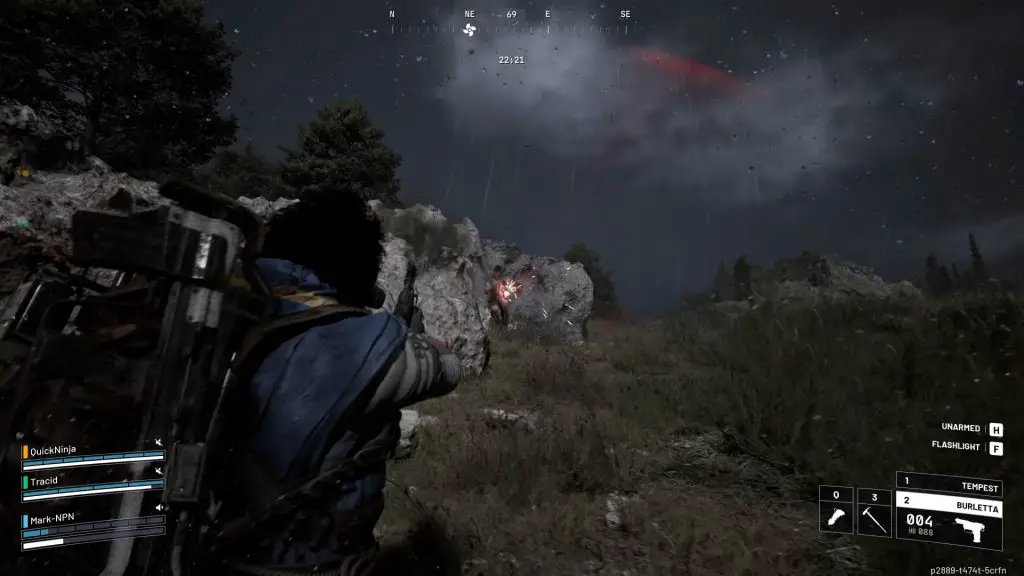Screen dimensions: 1024x576
Task: Pick the consumable item slot numbered 0
Action: point(836,511)
